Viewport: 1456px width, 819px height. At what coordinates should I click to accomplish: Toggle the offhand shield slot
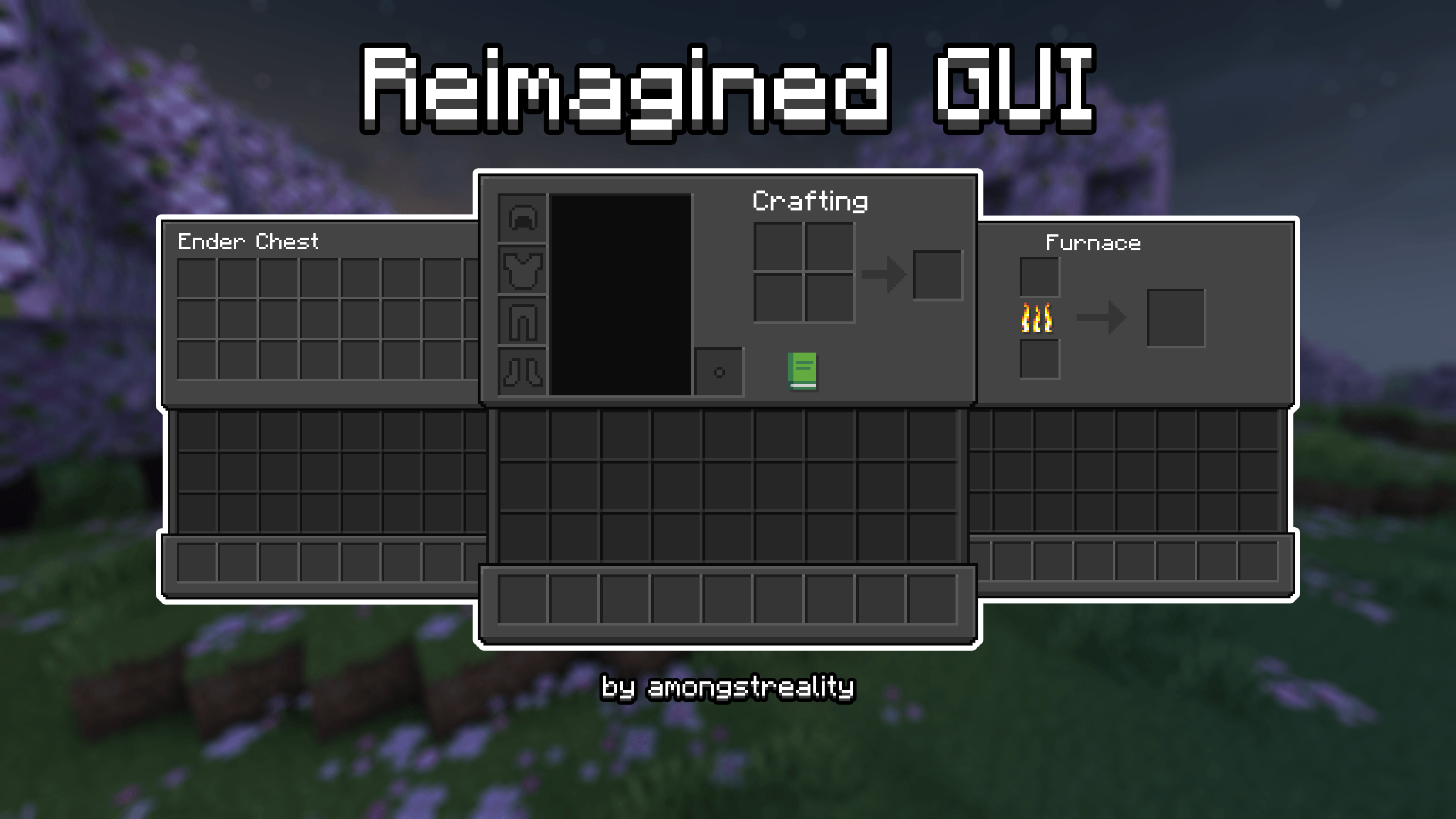[x=719, y=373]
